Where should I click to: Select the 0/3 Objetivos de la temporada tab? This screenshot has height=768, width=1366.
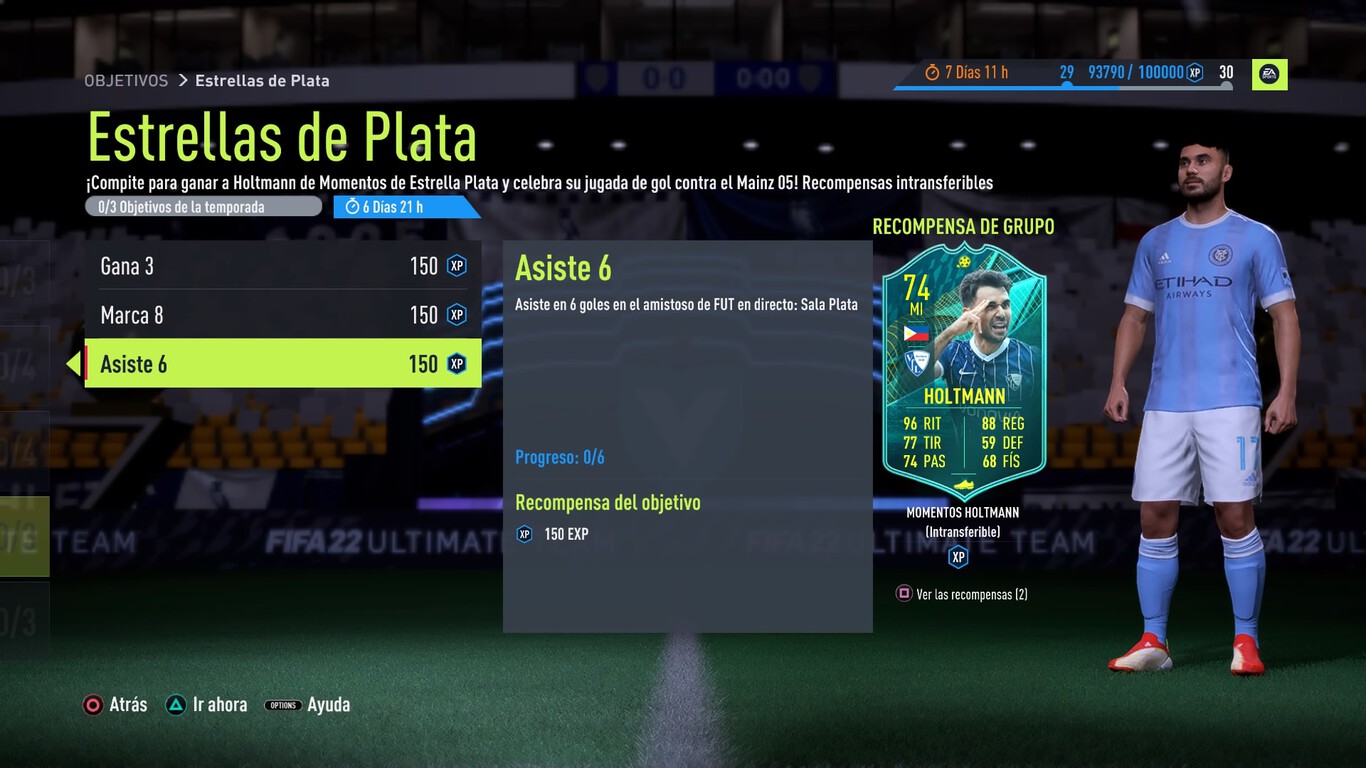[x=203, y=206]
